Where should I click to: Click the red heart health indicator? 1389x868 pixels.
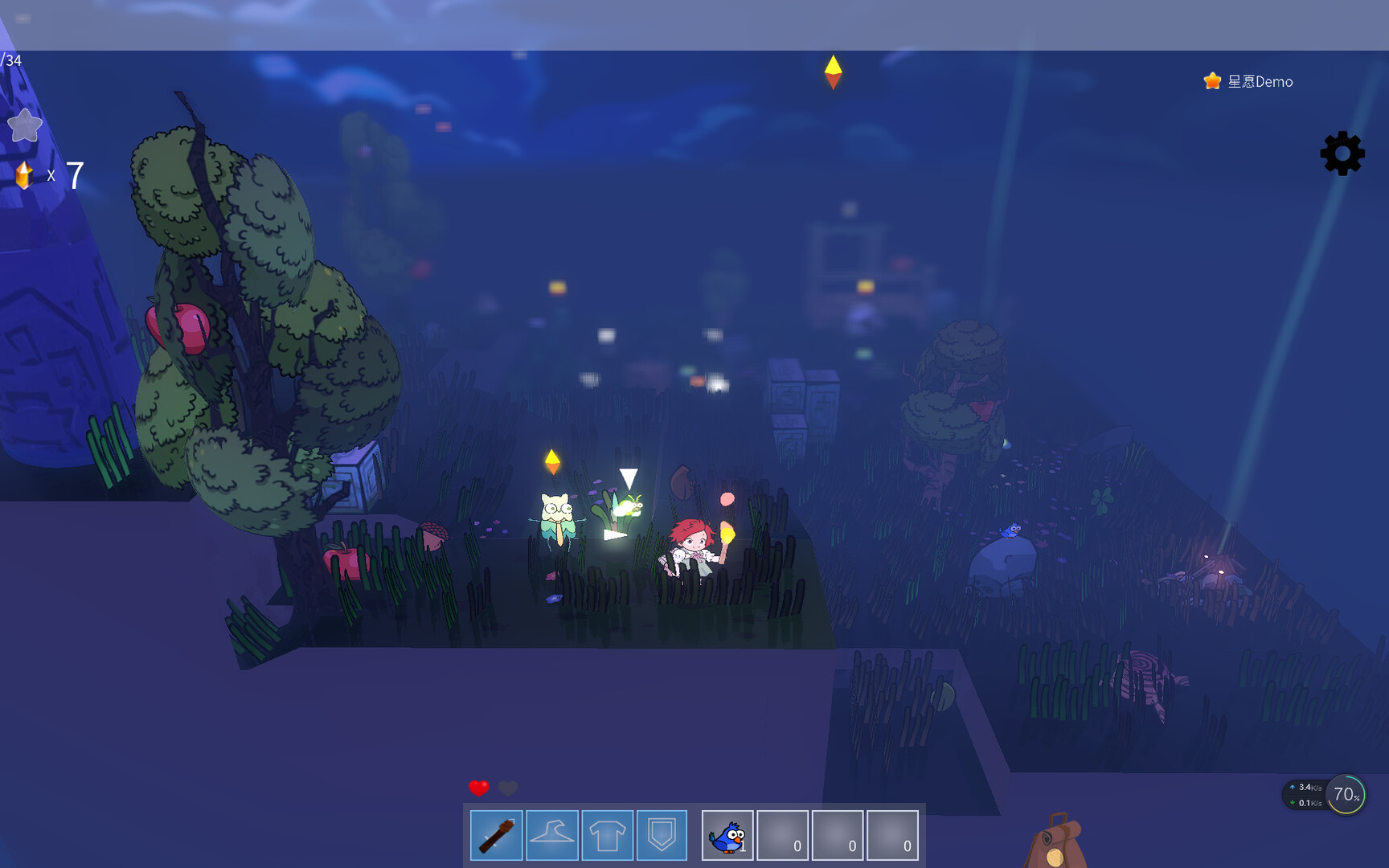click(477, 788)
